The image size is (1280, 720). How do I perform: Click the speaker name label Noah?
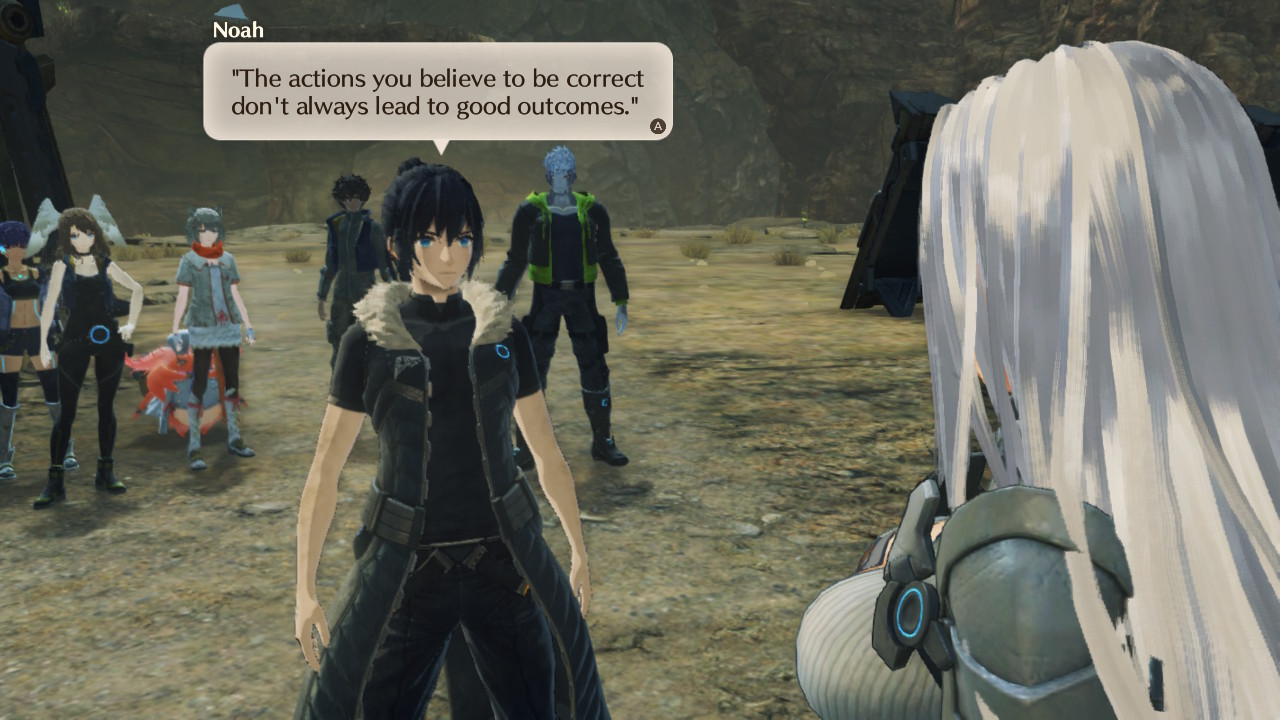(x=238, y=30)
